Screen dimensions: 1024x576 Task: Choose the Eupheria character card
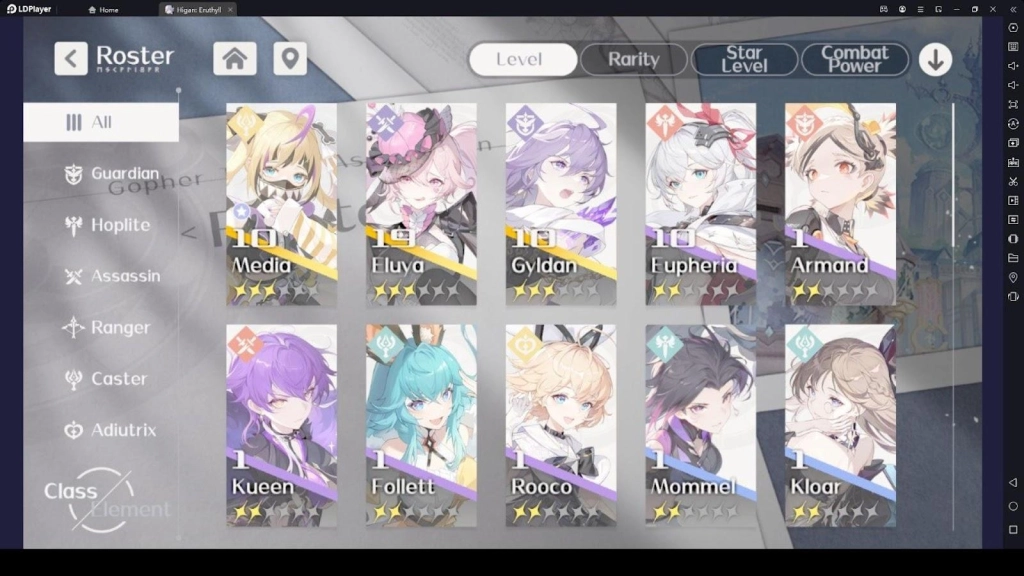700,204
